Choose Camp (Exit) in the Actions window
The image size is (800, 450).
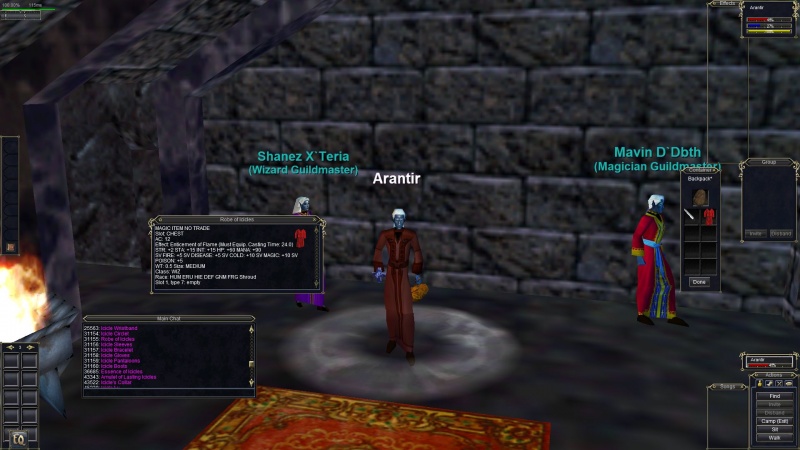pyautogui.click(x=774, y=421)
